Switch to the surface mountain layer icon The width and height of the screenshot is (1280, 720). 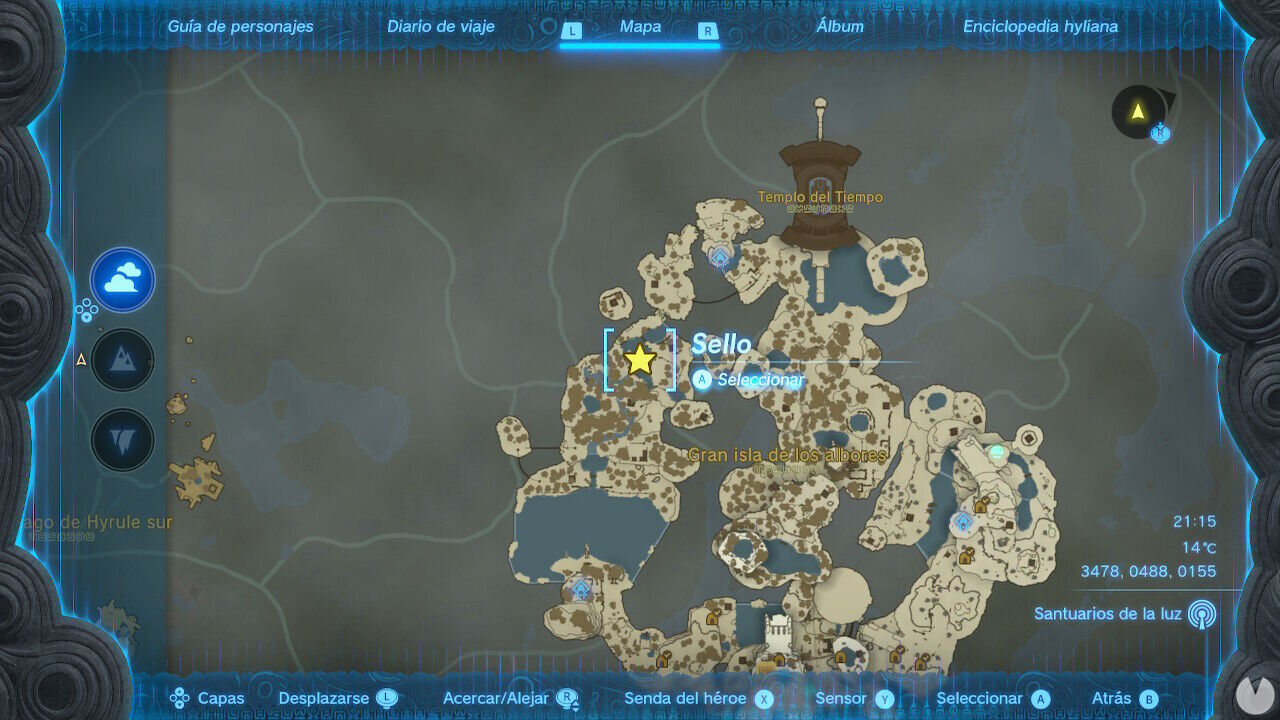point(121,359)
